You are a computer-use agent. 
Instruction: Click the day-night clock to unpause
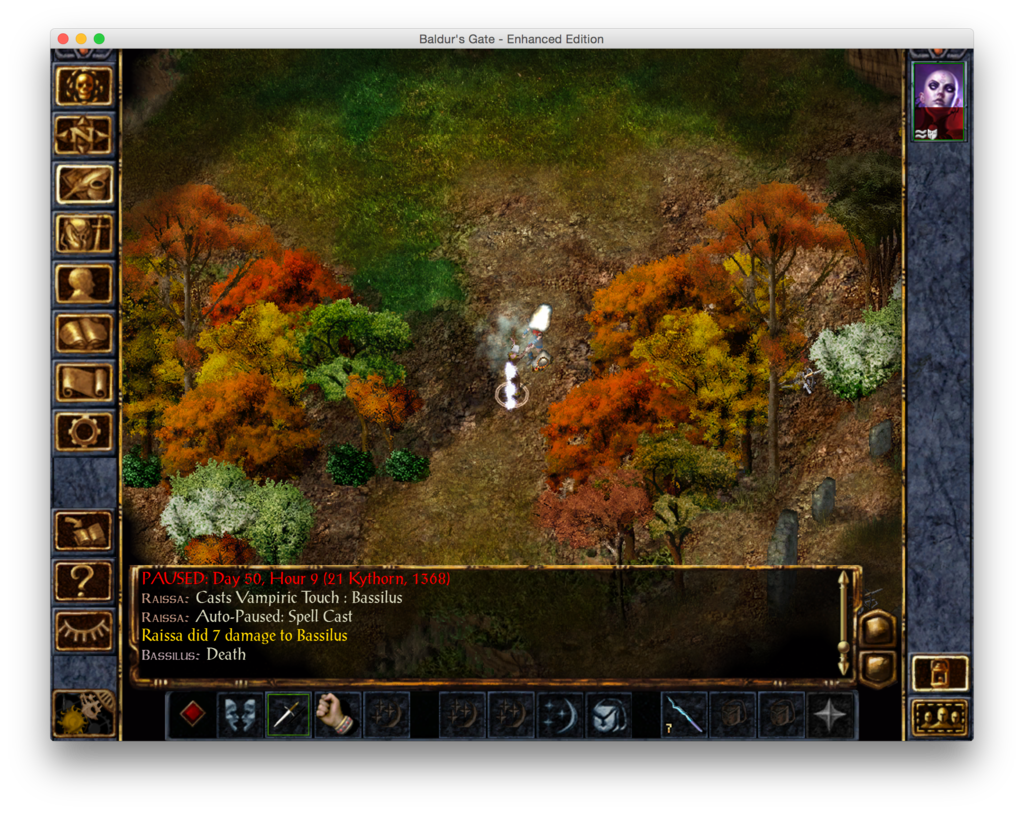[84, 712]
